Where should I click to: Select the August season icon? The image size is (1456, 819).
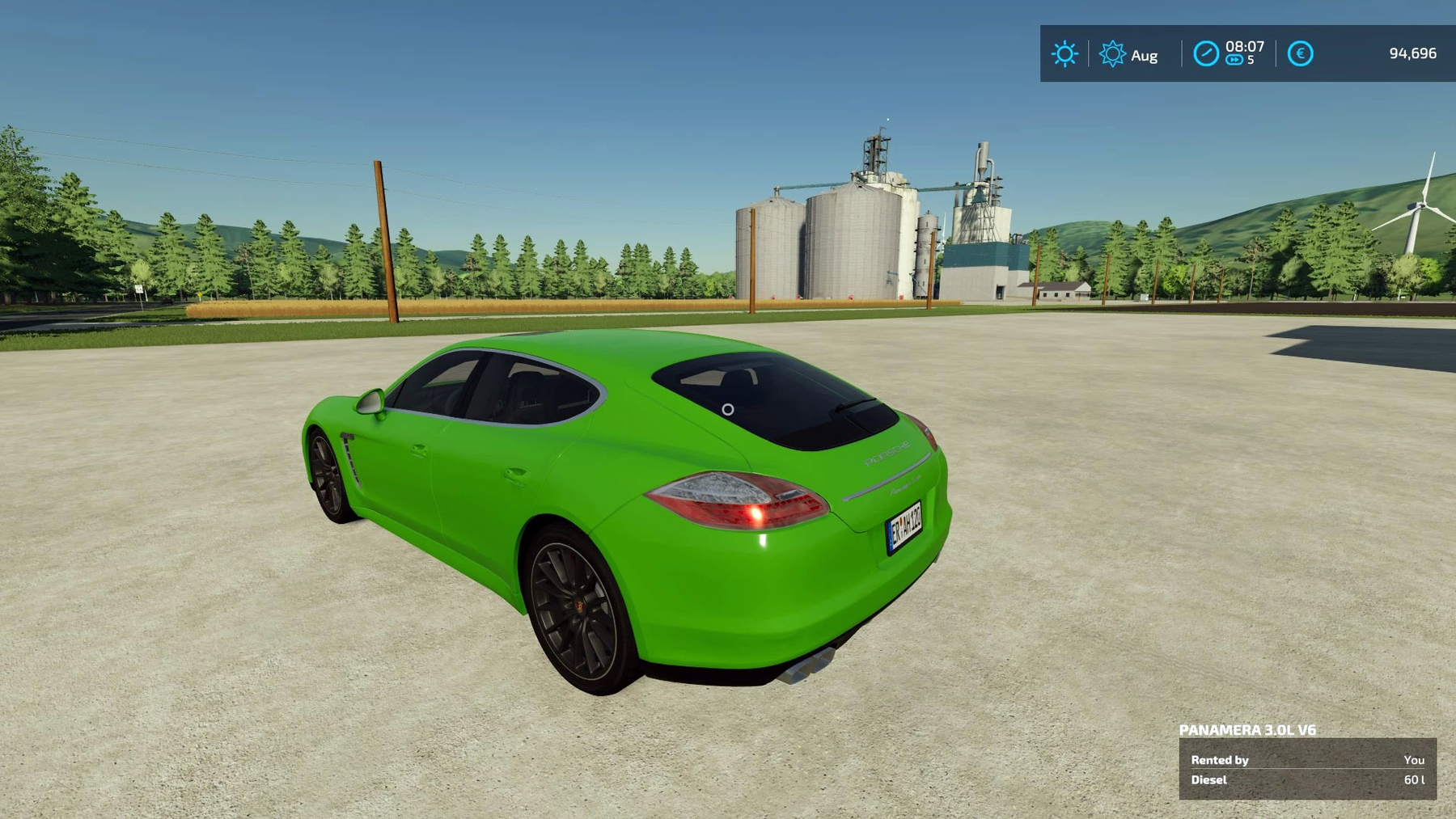click(1112, 54)
